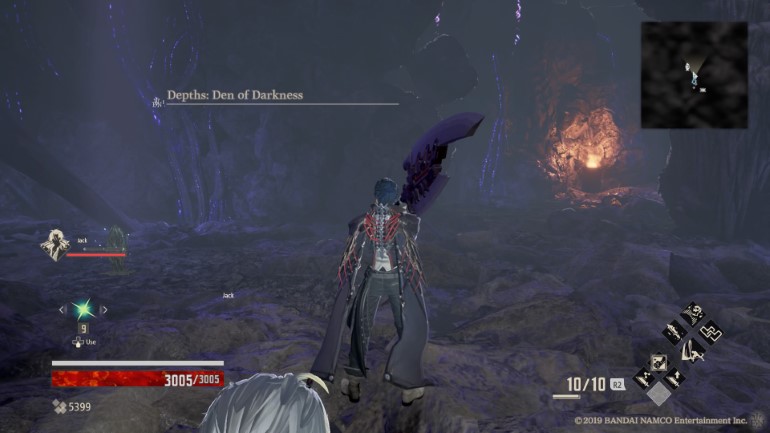Activate the winged claw gift icon
Viewport: 770px width, 433px height.
click(691, 350)
